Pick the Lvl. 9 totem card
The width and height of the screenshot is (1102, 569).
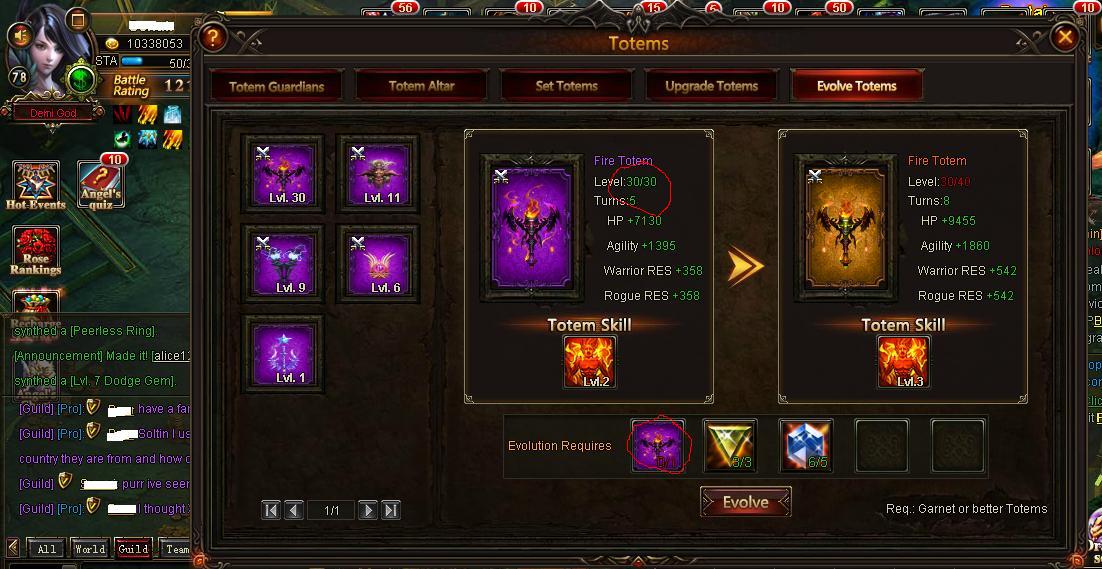284,264
